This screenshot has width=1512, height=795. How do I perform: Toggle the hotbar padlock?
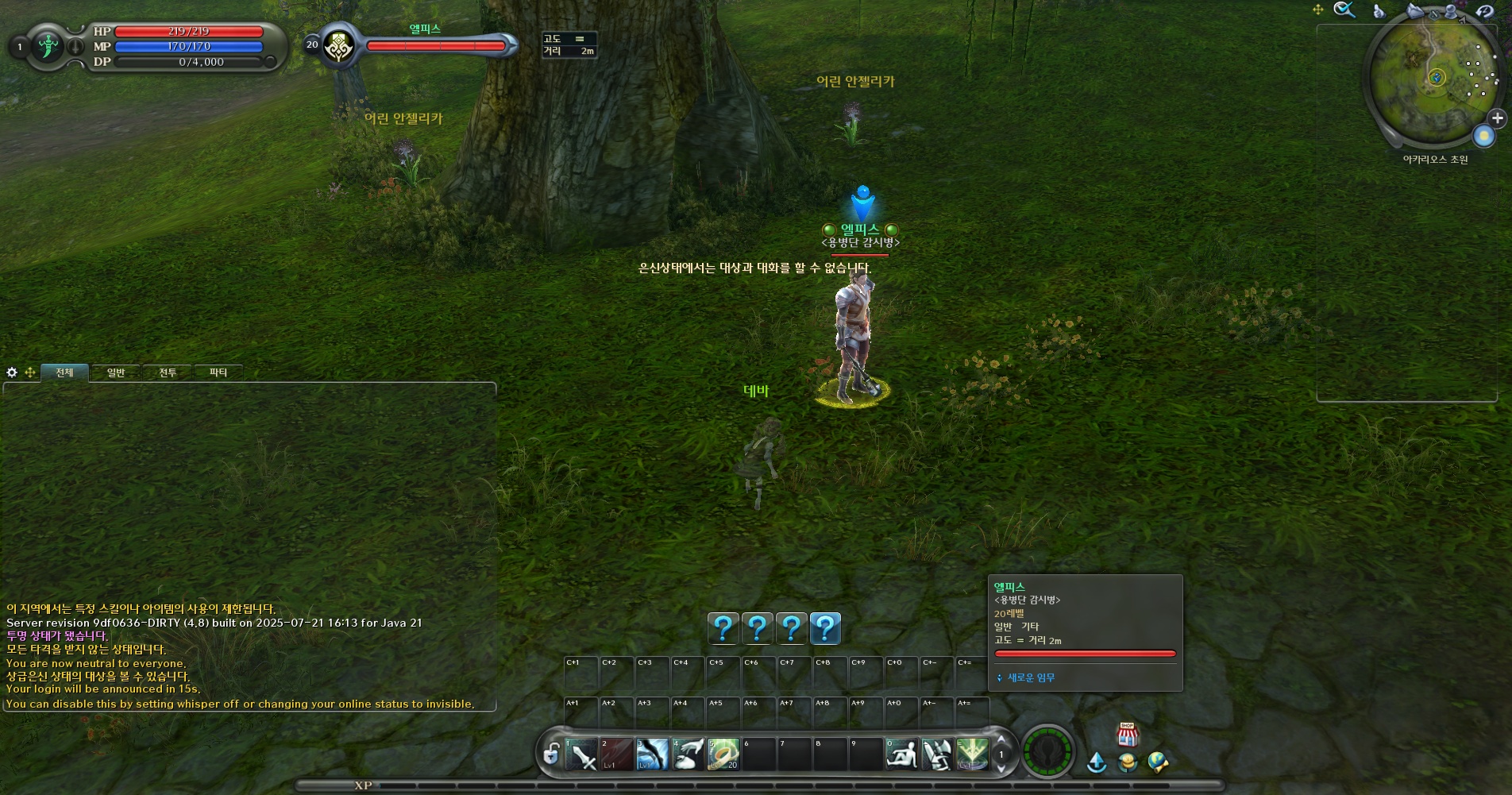pyautogui.click(x=551, y=753)
